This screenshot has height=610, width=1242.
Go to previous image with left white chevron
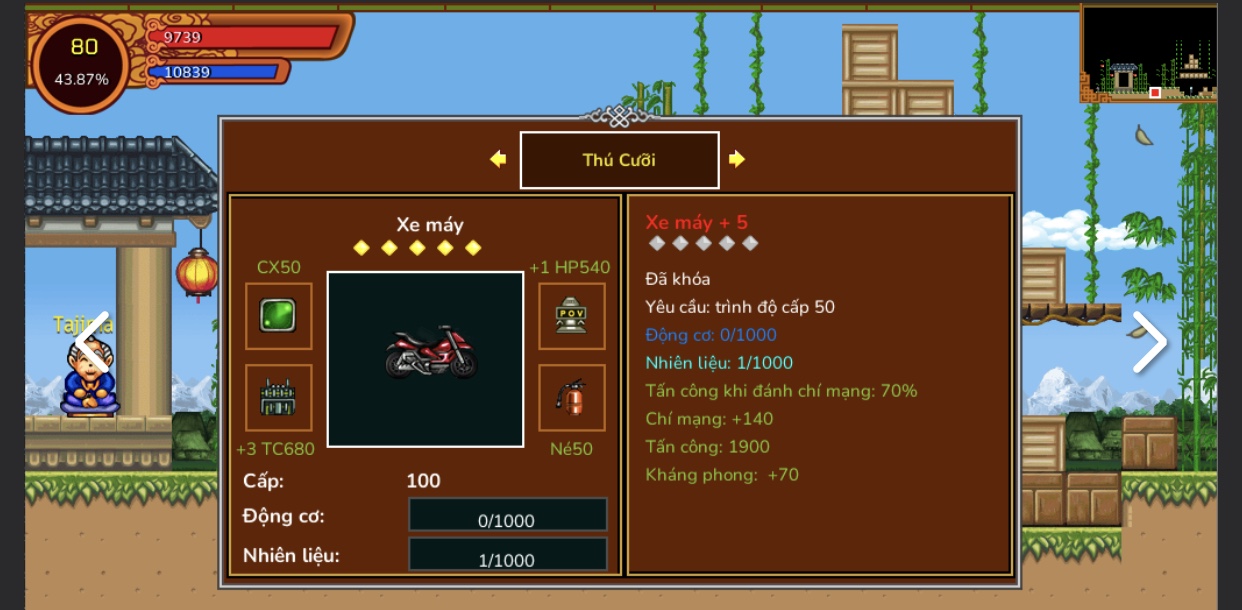pyautogui.click(x=93, y=342)
